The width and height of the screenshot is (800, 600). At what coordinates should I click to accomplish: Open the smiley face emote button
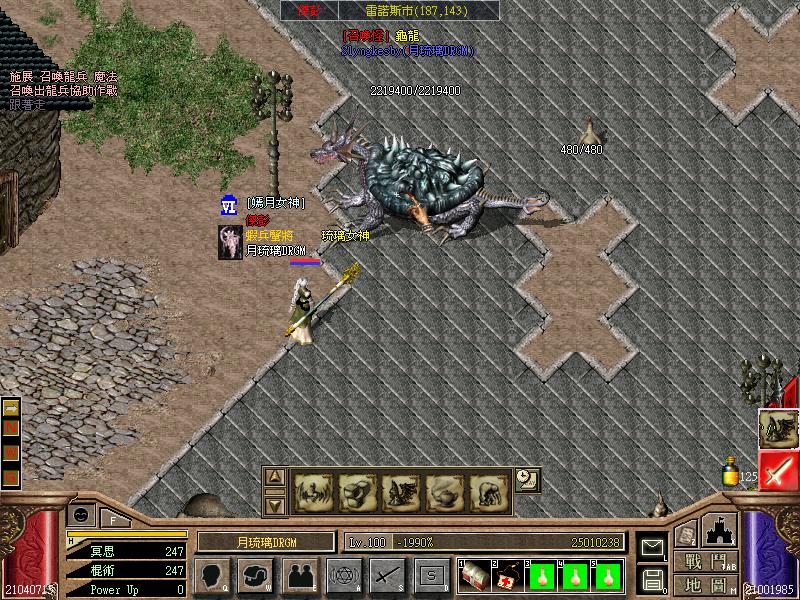click(81, 515)
